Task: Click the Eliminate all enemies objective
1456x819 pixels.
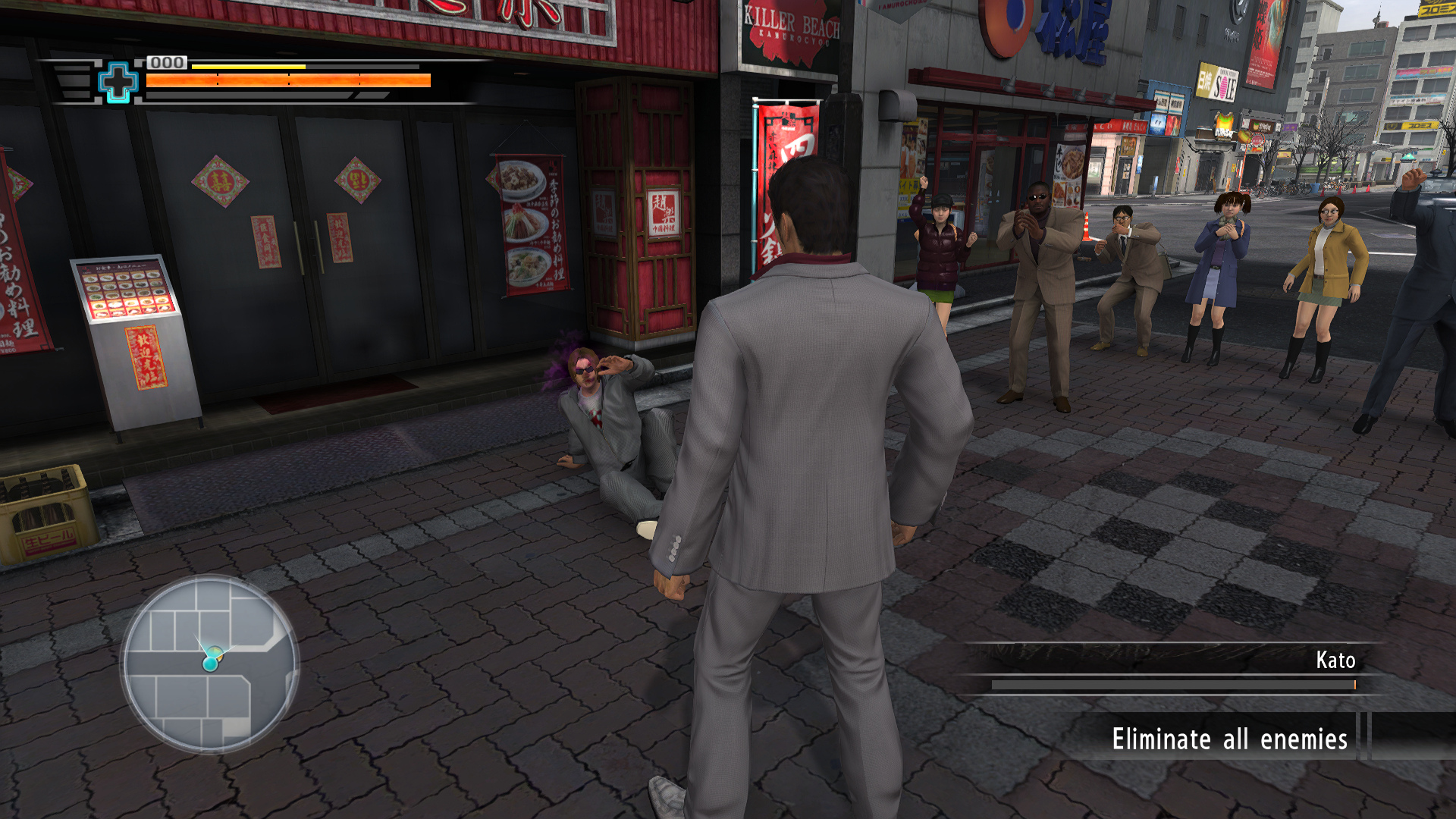Action: (1229, 739)
